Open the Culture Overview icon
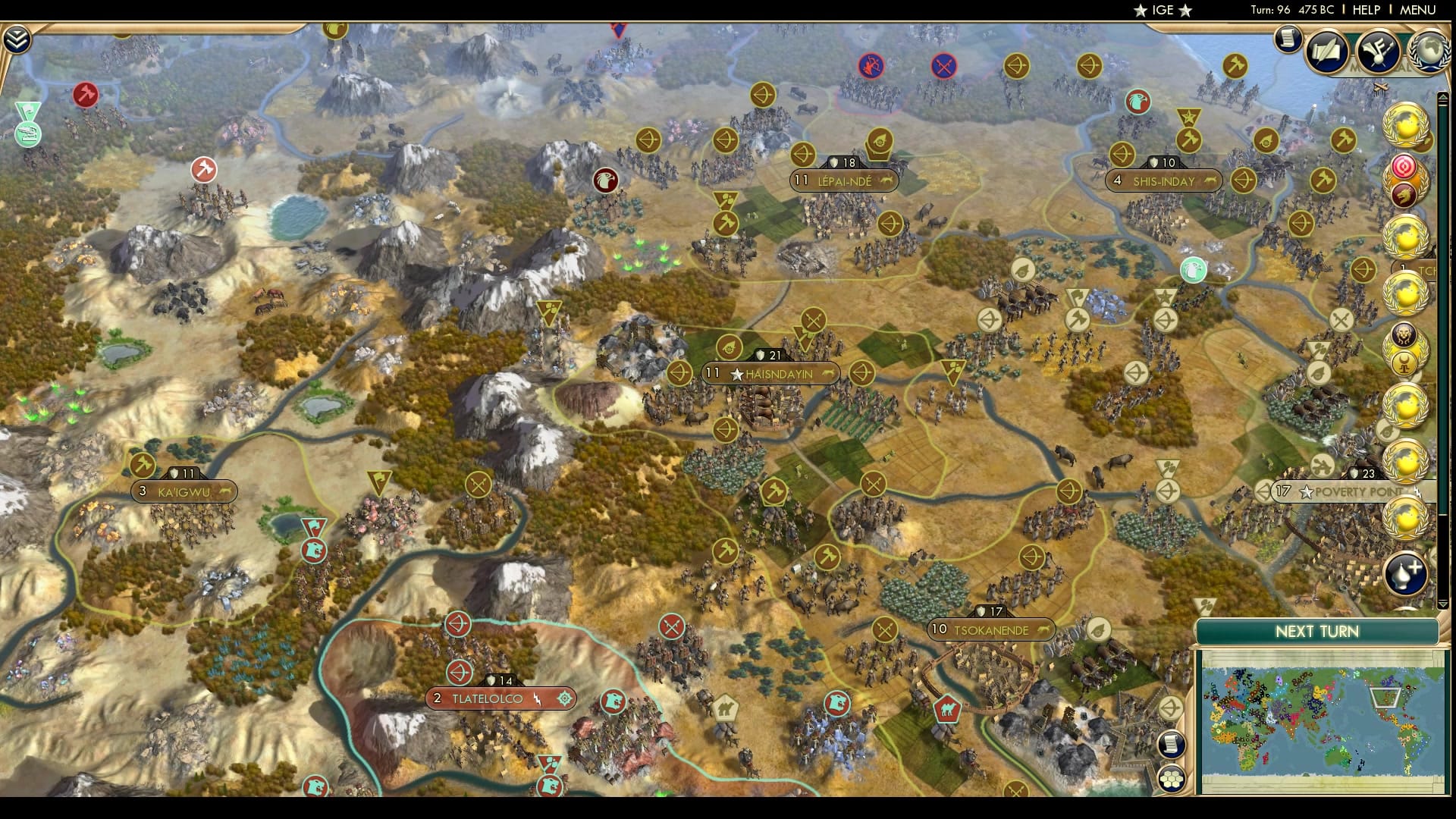This screenshot has height=819, width=1456. [x=1377, y=52]
